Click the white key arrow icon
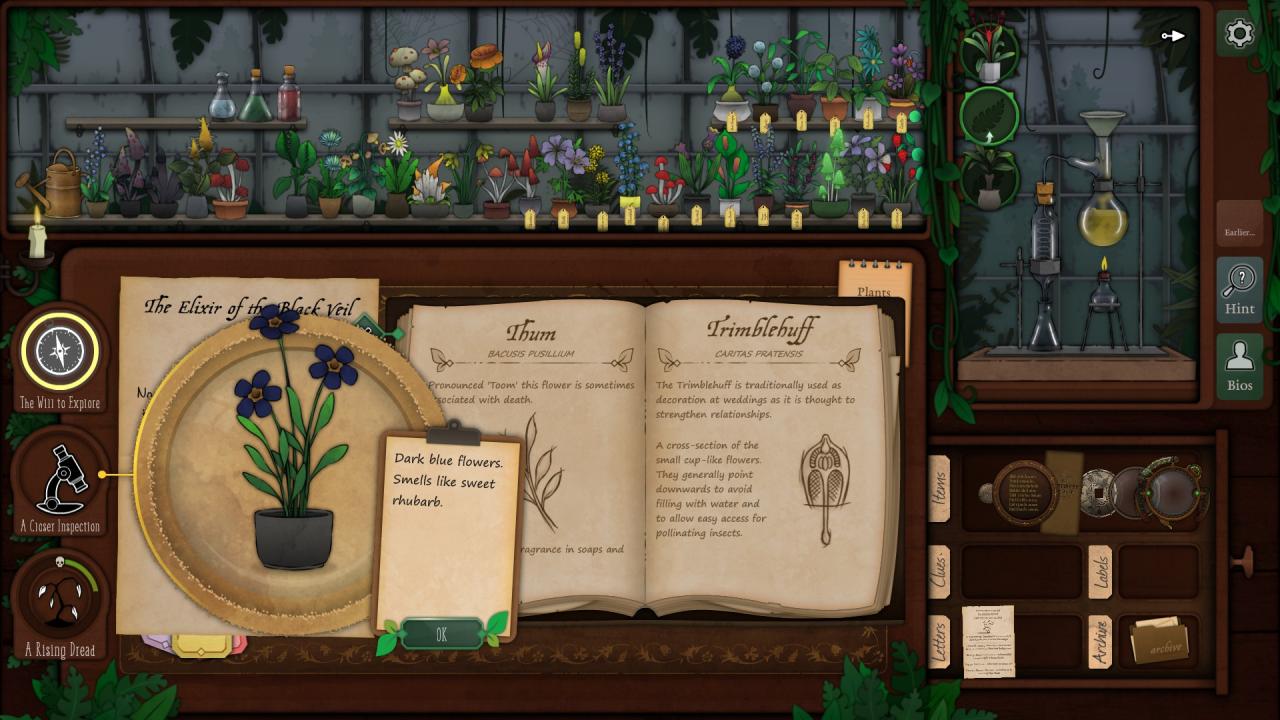The image size is (1280, 720). coord(1173,36)
